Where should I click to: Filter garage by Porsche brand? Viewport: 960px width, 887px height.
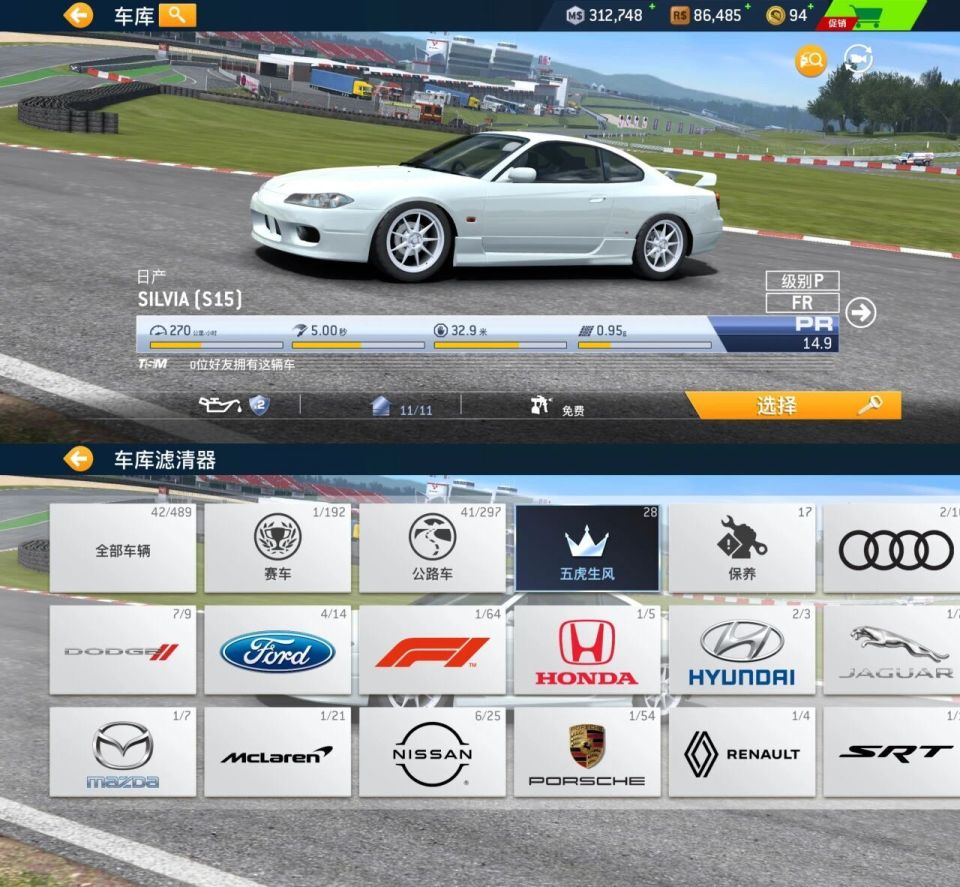point(587,753)
